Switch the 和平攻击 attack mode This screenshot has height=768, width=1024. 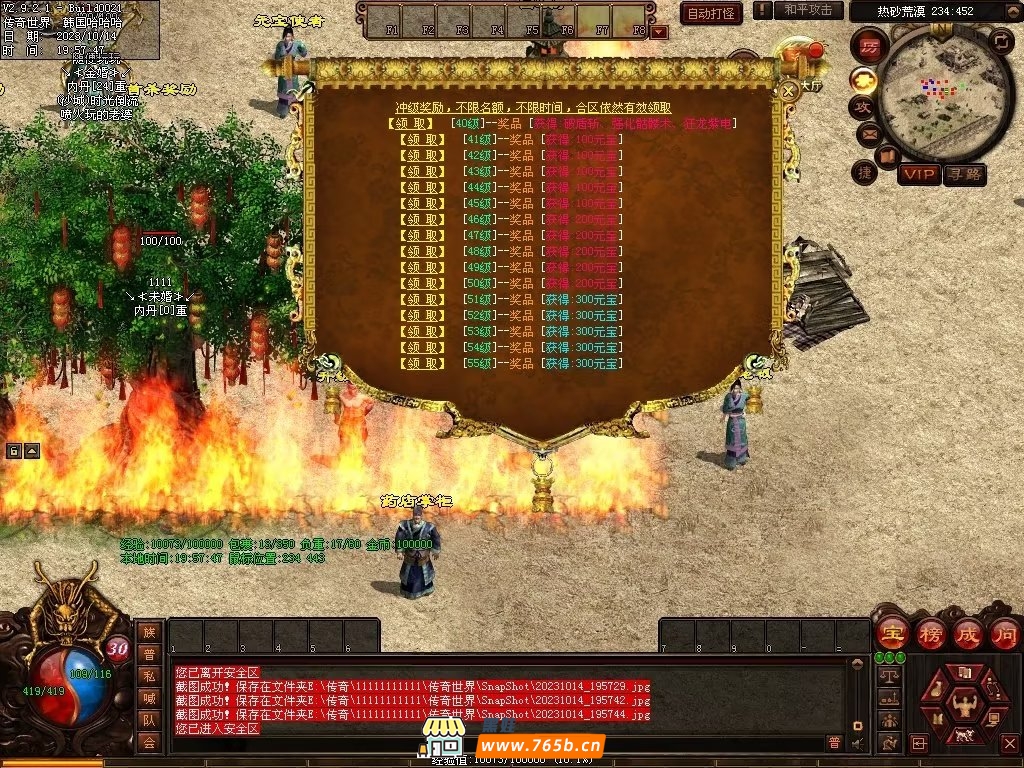click(808, 10)
